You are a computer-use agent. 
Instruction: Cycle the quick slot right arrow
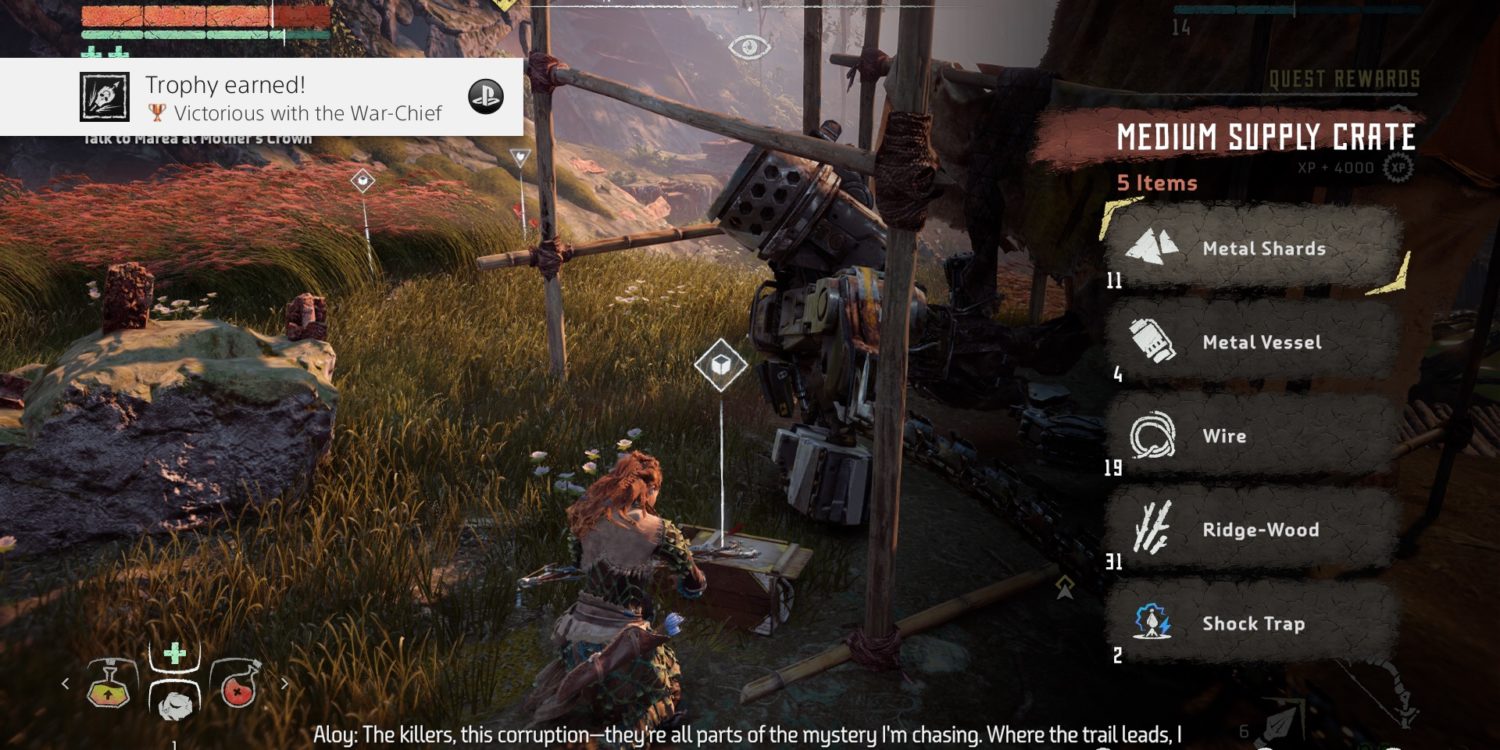pos(284,684)
